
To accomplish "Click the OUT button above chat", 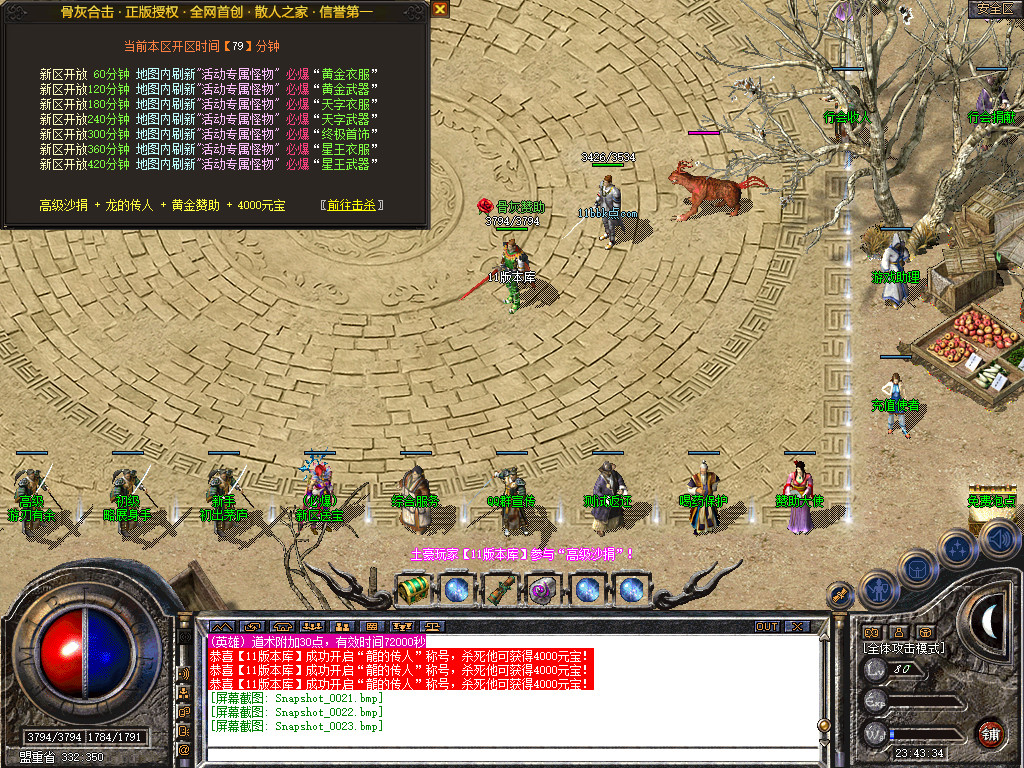I will 766,626.
